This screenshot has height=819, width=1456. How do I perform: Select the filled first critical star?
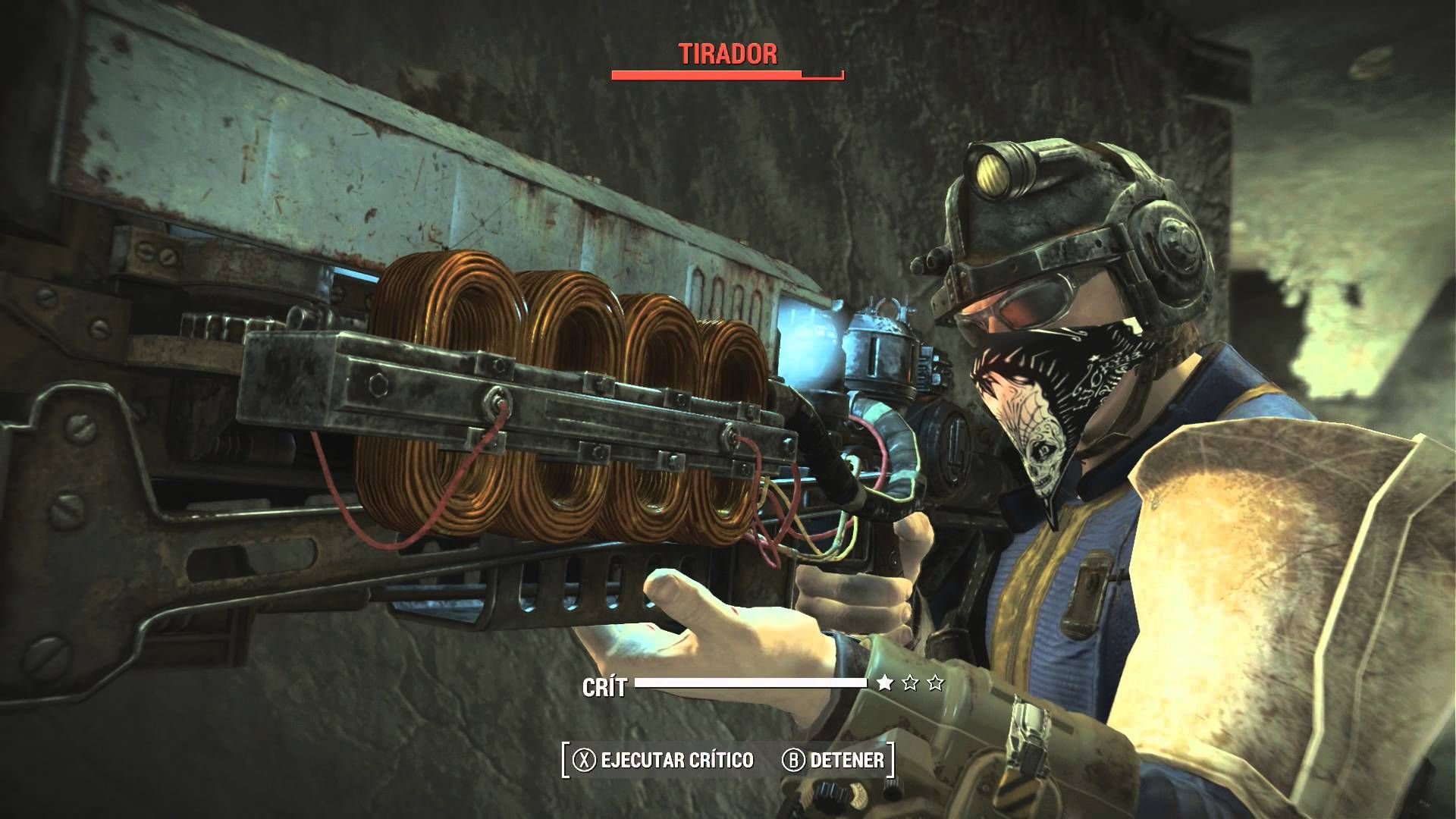click(x=884, y=682)
